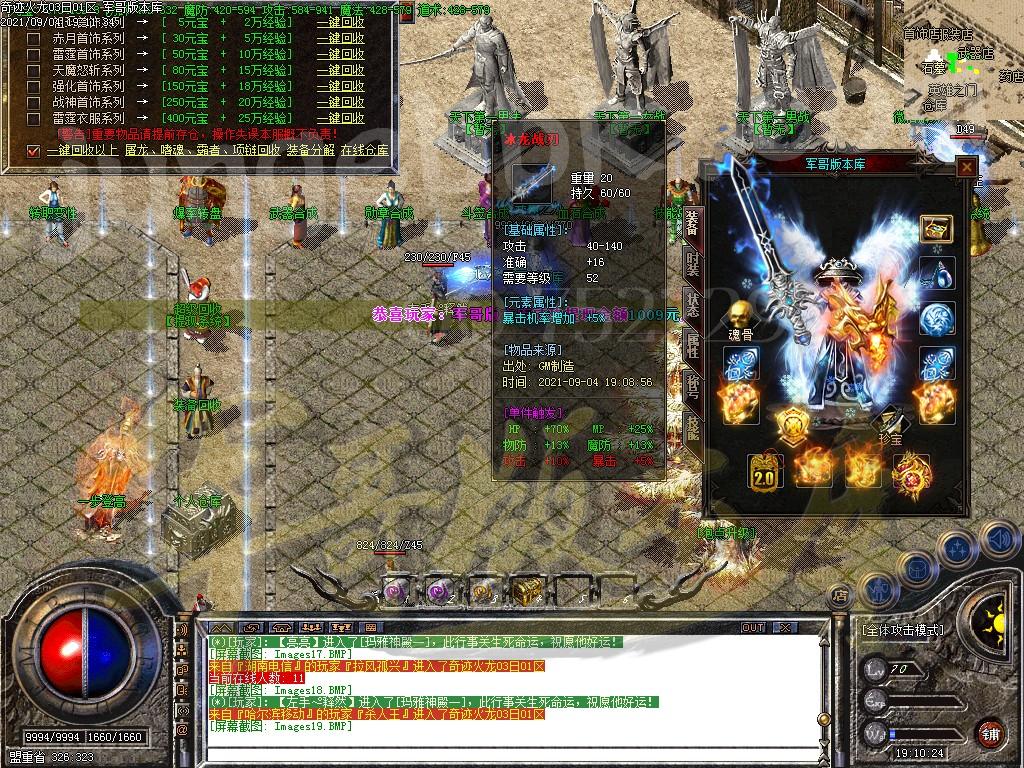Click the 魂骨 golden skull slot
Screen dimensions: 1024x768
click(x=741, y=317)
